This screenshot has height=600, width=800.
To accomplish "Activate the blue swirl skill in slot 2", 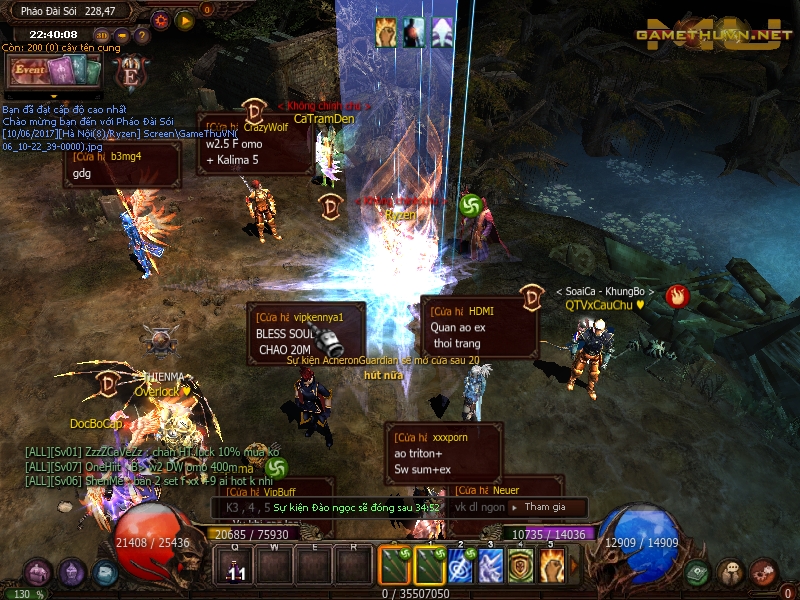I will tap(461, 566).
